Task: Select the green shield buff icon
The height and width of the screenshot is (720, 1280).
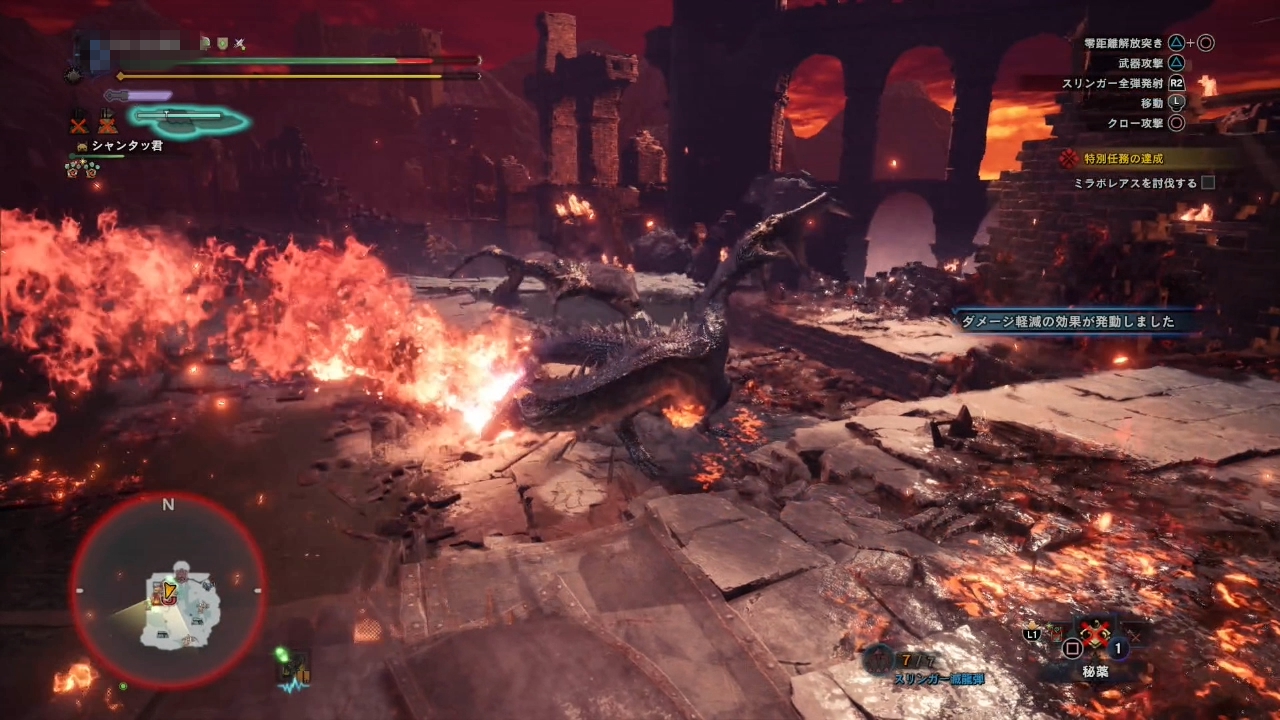Action: point(221,44)
